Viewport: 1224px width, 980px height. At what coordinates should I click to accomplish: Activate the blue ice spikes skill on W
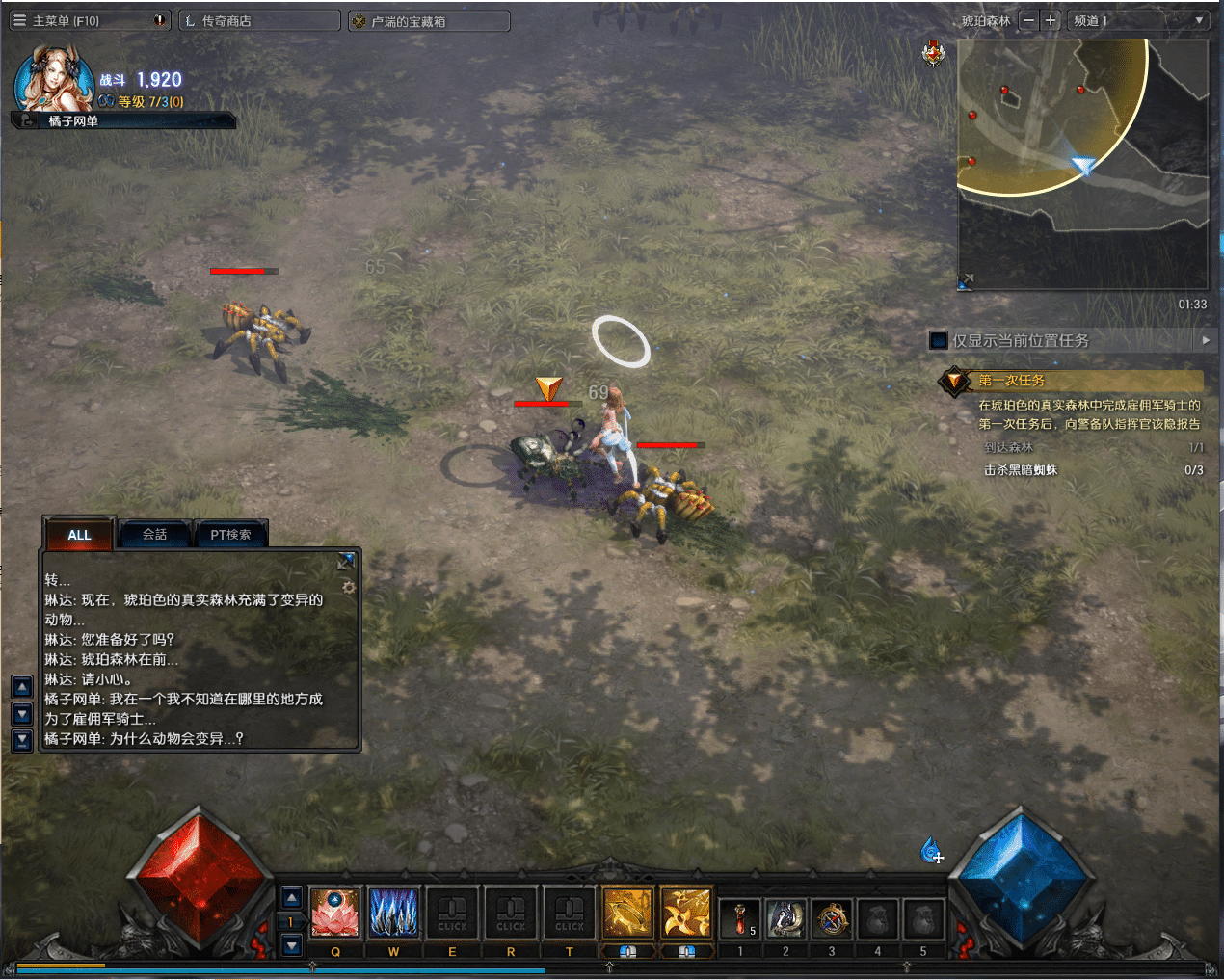(x=394, y=913)
